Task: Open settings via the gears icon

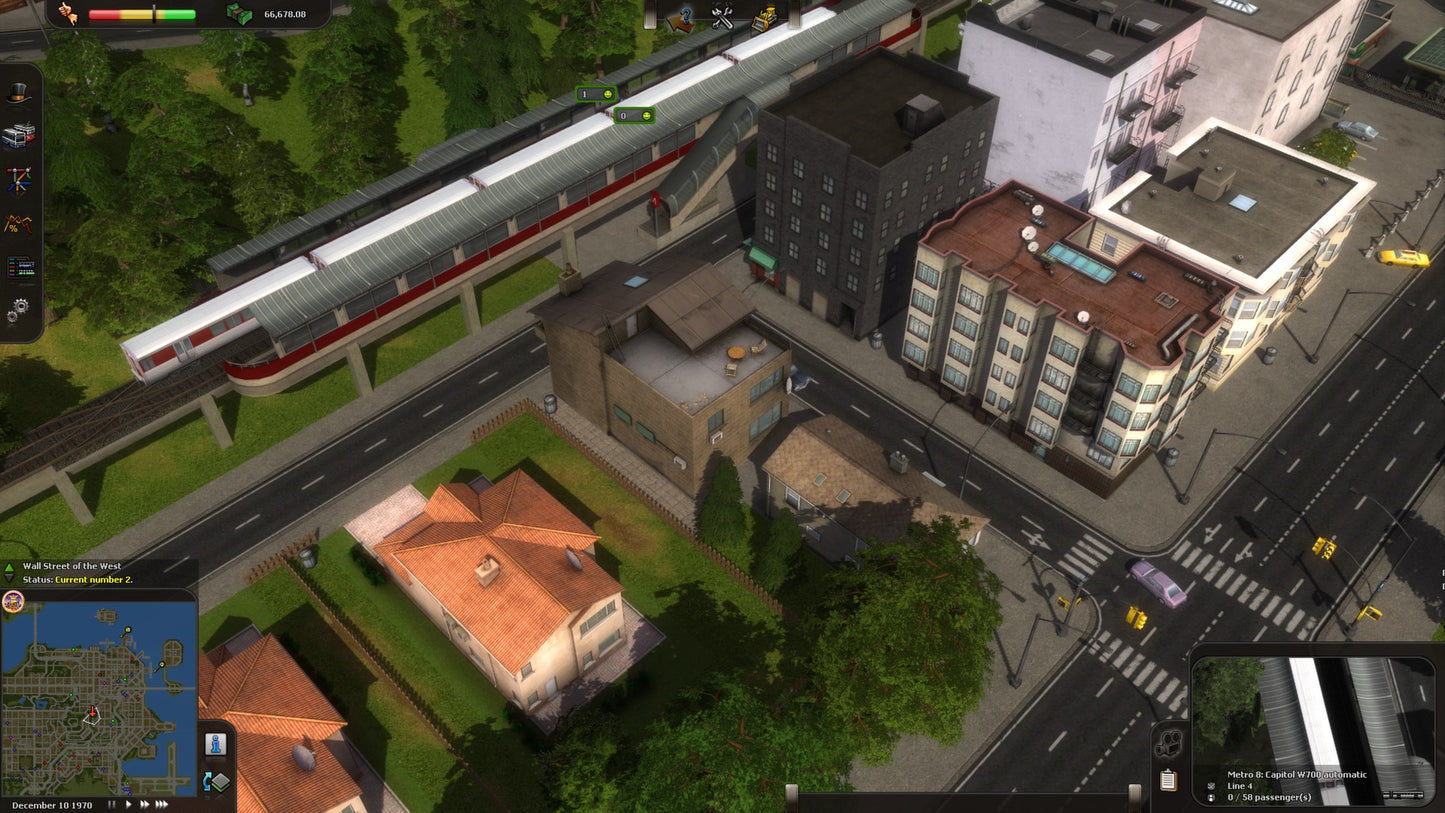Action: click(x=17, y=311)
